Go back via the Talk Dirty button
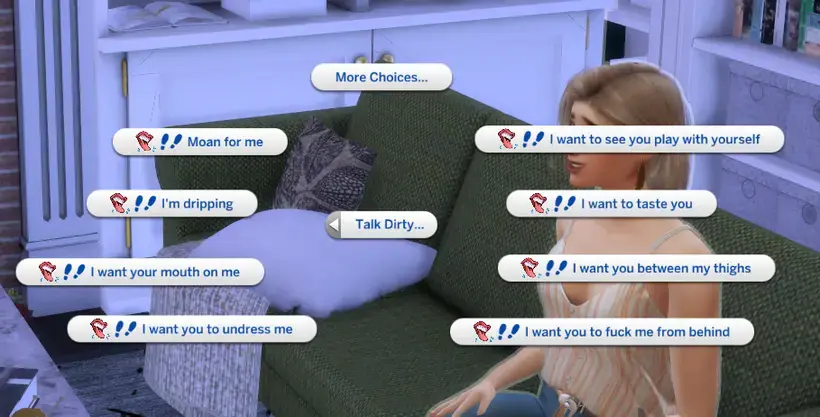 point(383,225)
